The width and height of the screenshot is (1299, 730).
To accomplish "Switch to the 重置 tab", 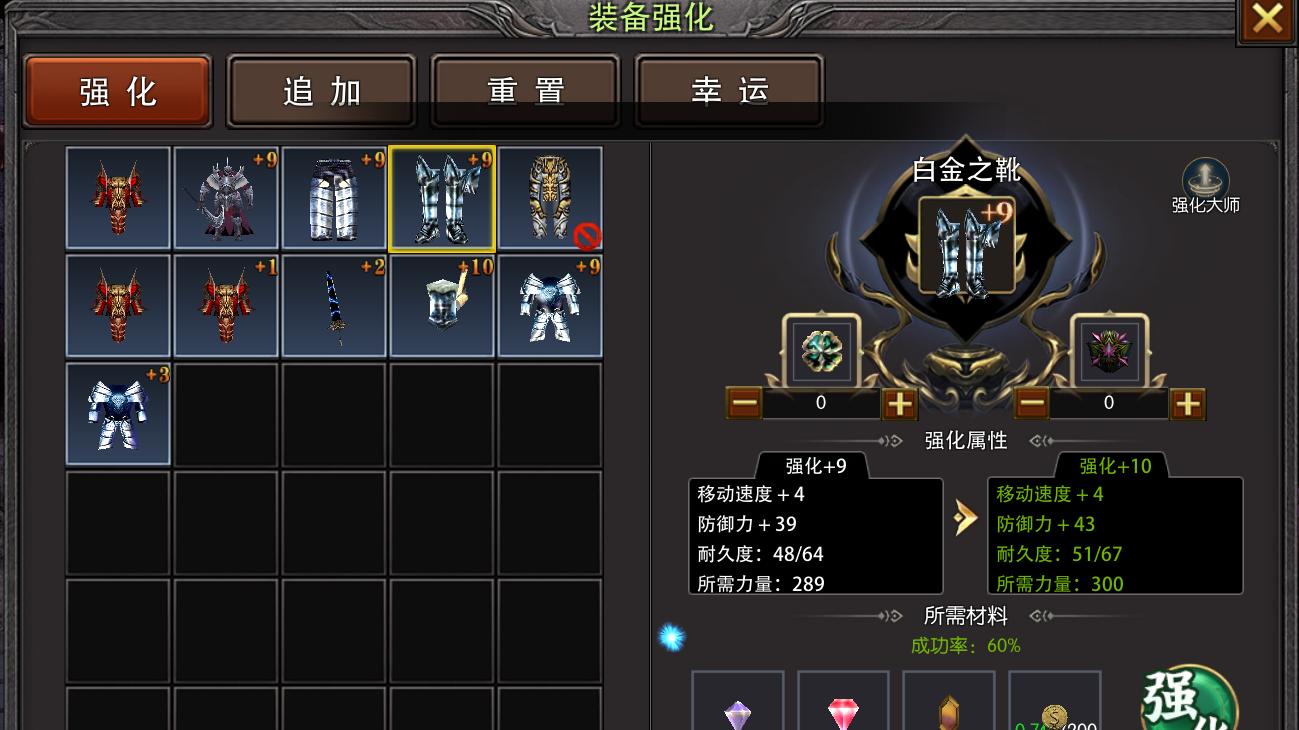I will pos(525,89).
